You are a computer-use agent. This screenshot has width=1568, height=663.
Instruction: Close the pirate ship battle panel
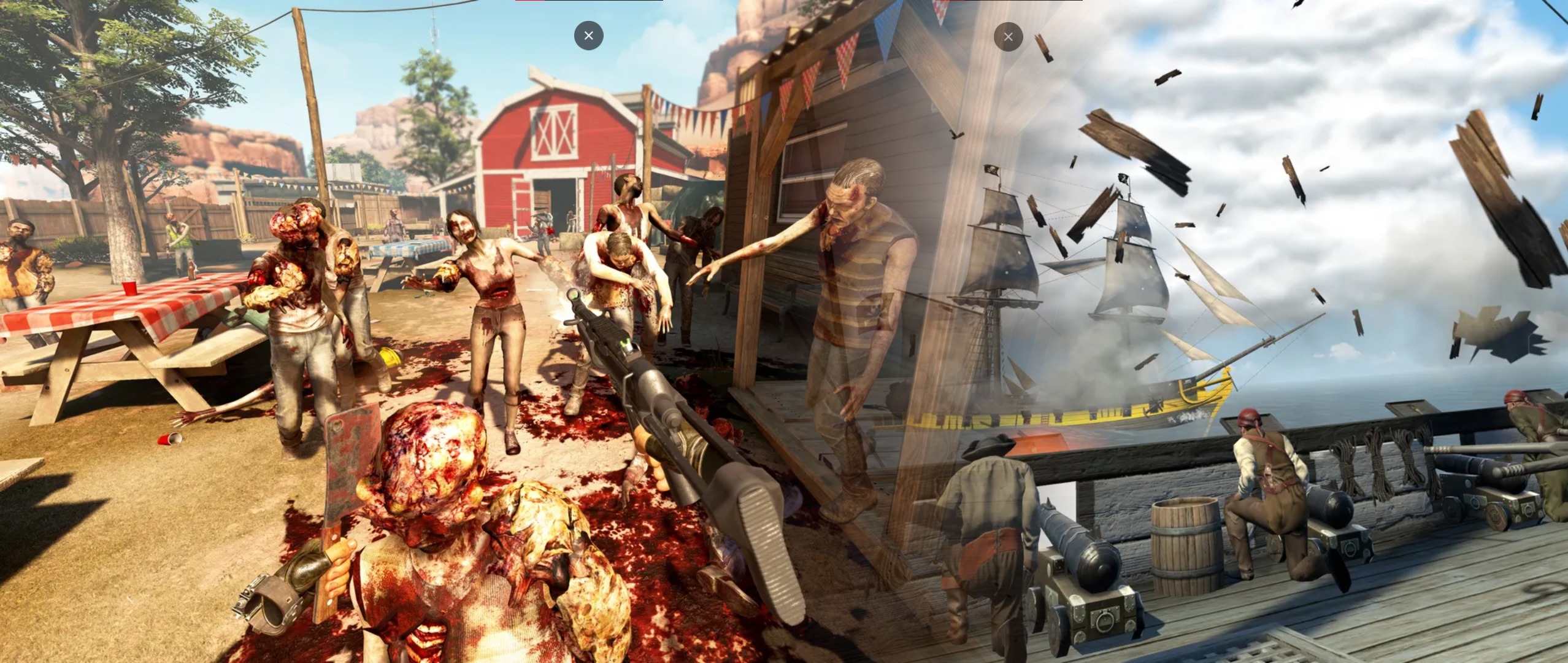[1008, 37]
